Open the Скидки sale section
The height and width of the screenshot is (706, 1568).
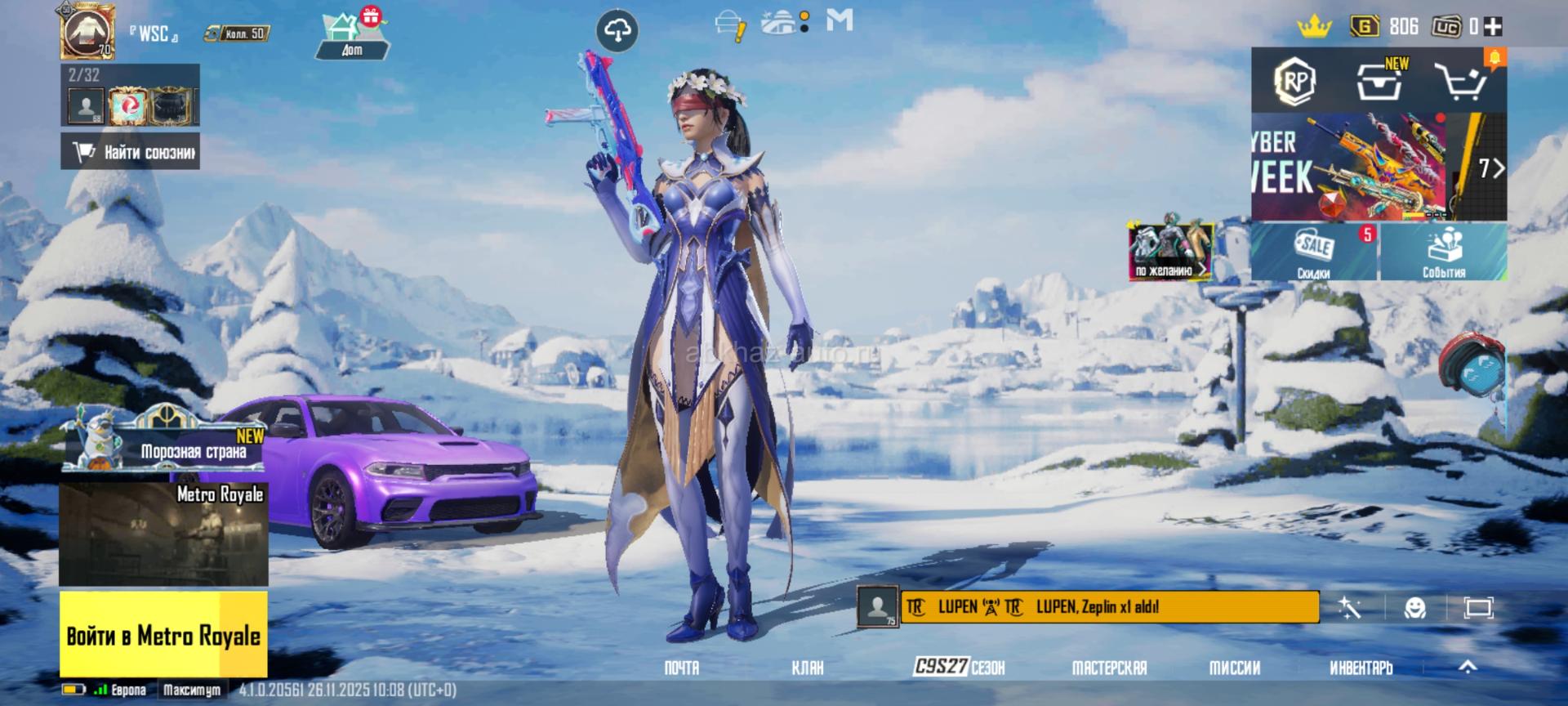[1314, 252]
